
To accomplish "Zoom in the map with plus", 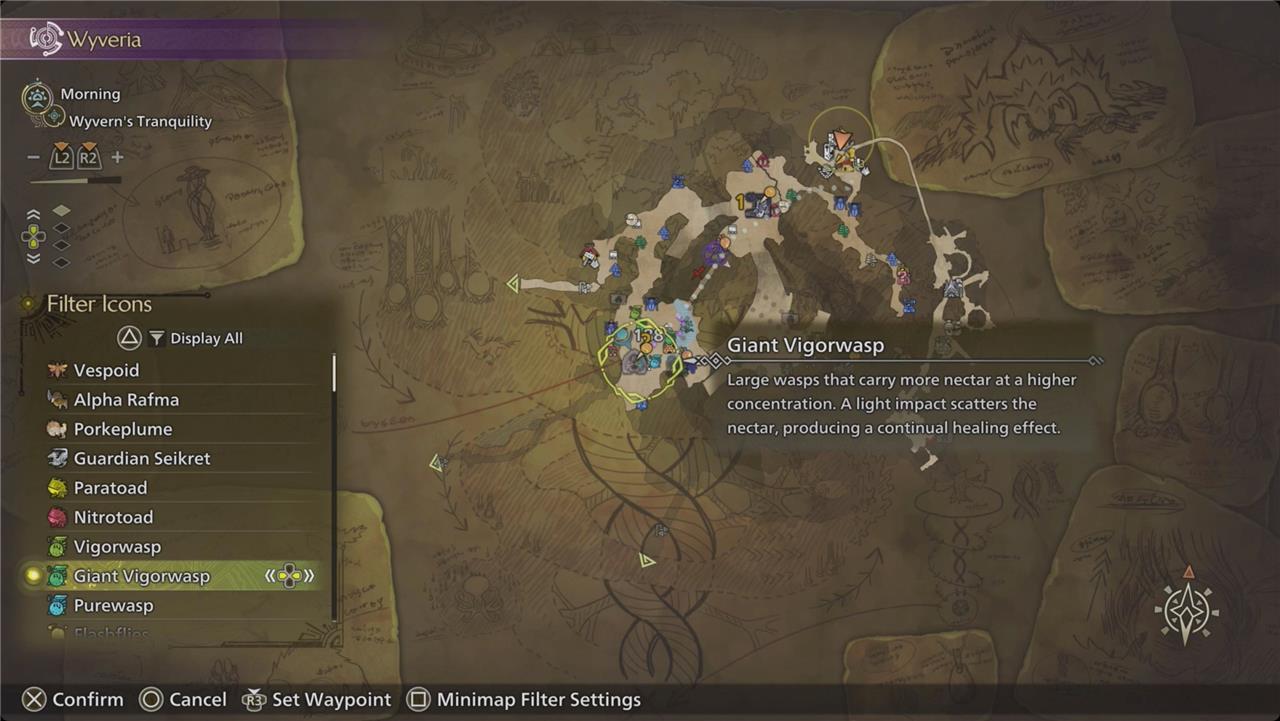I will click(117, 157).
